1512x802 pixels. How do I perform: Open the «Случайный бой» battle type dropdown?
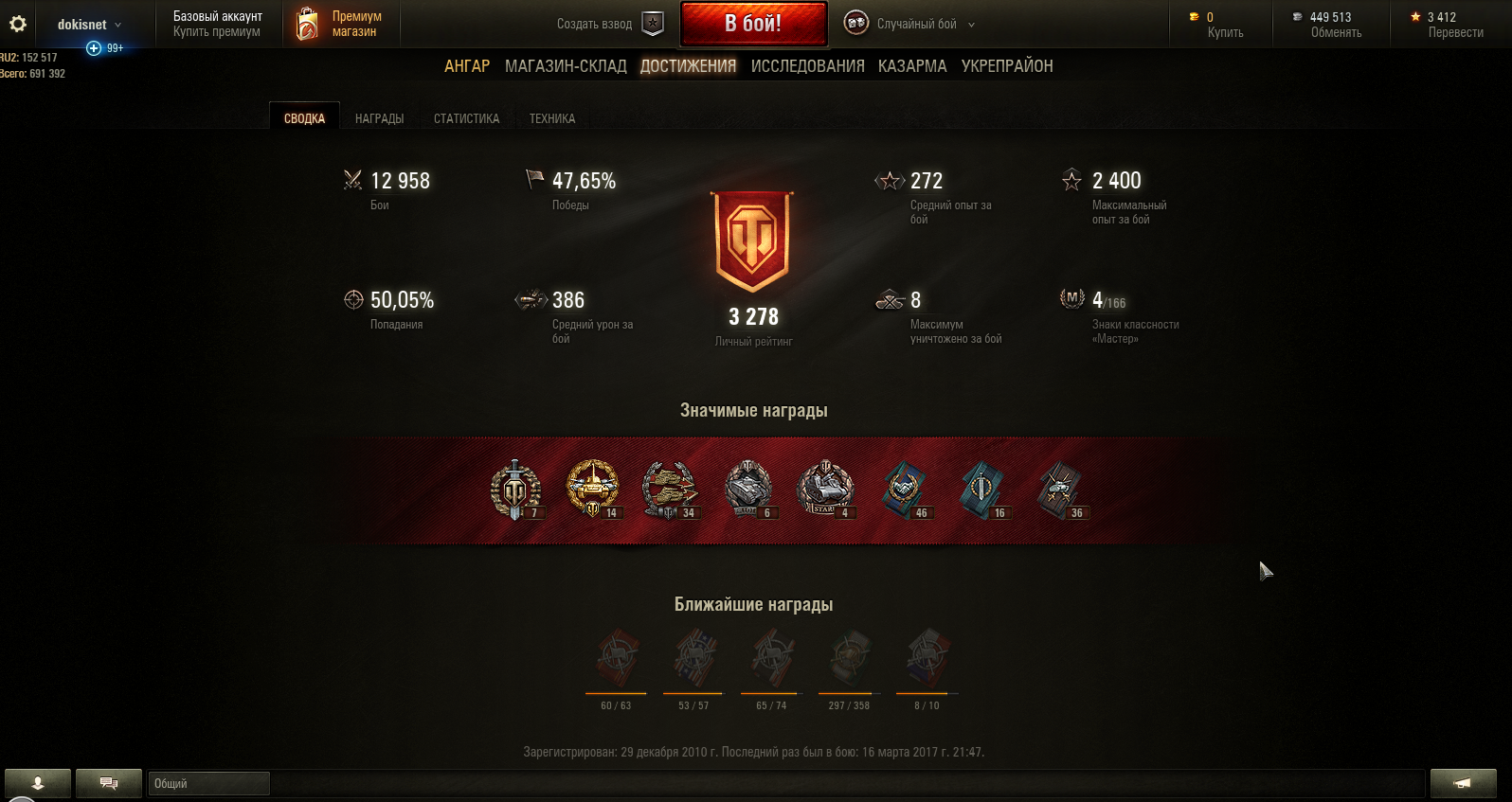917,25
